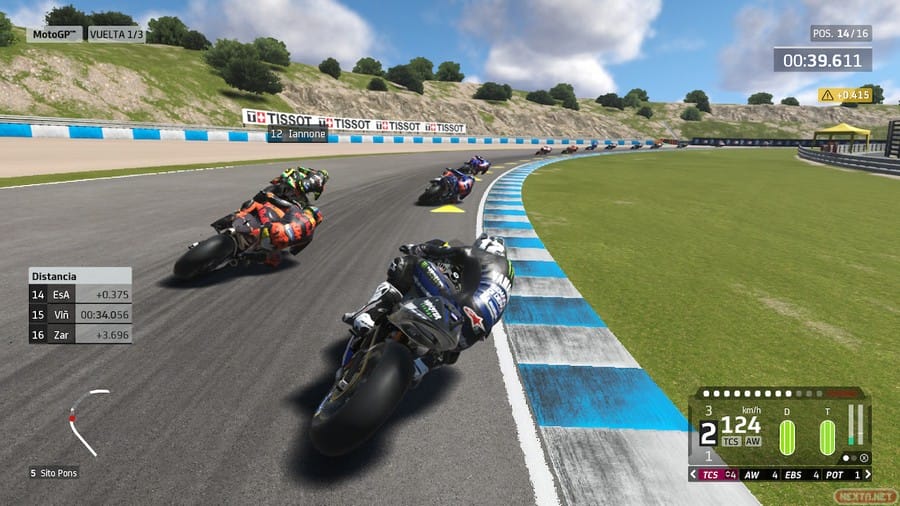Image resolution: width=900 pixels, height=506 pixels.
Task: Select the Viñ row in Distancia panel
Action: 80,314
